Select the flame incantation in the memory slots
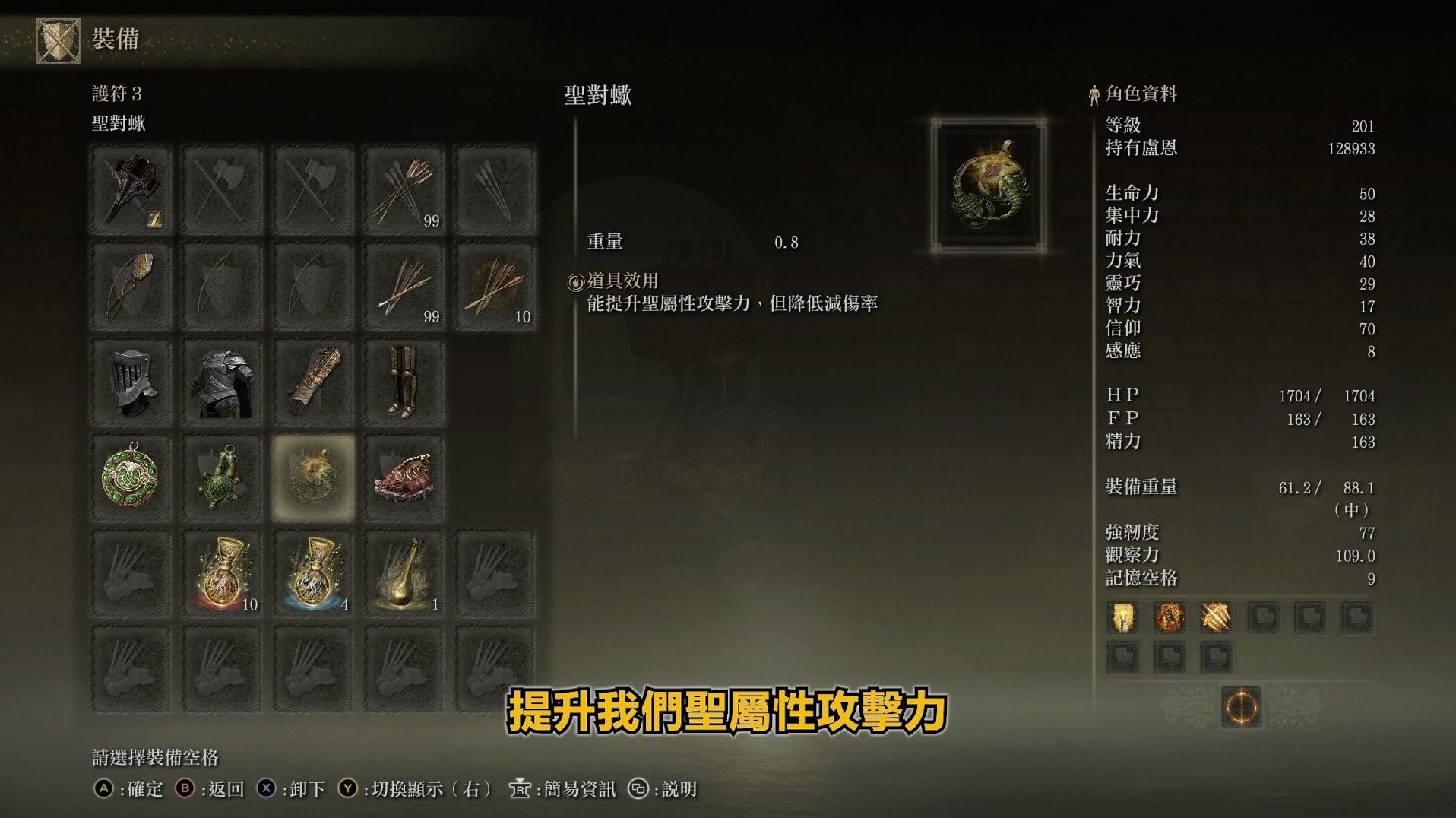 (1170, 618)
